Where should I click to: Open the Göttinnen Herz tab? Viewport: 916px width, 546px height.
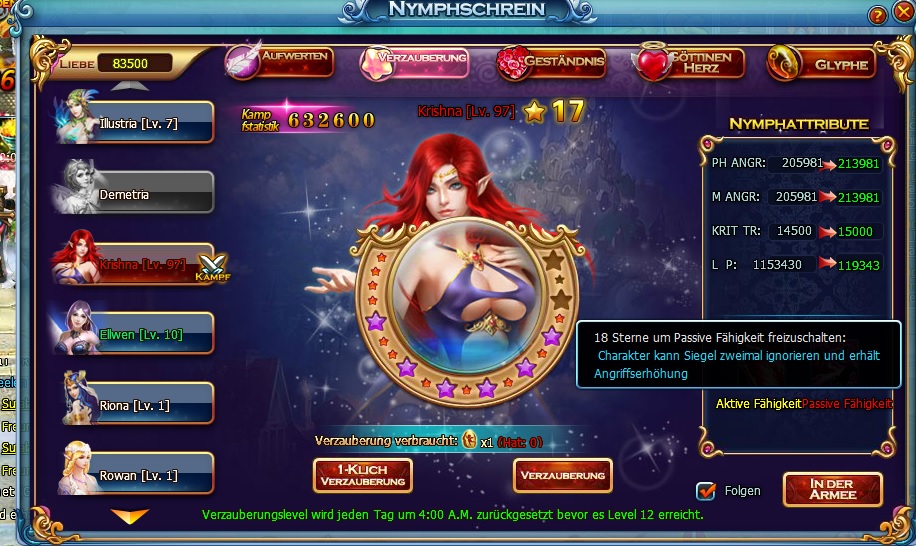(689, 64)
